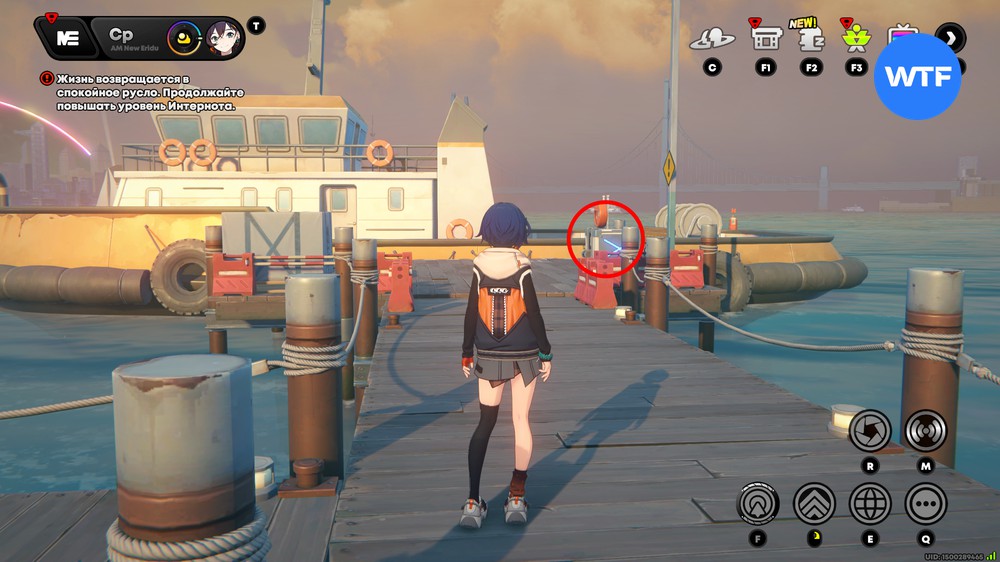
Task: Toggle the triple chevron sprint button
Action: (x=814, y=503)
